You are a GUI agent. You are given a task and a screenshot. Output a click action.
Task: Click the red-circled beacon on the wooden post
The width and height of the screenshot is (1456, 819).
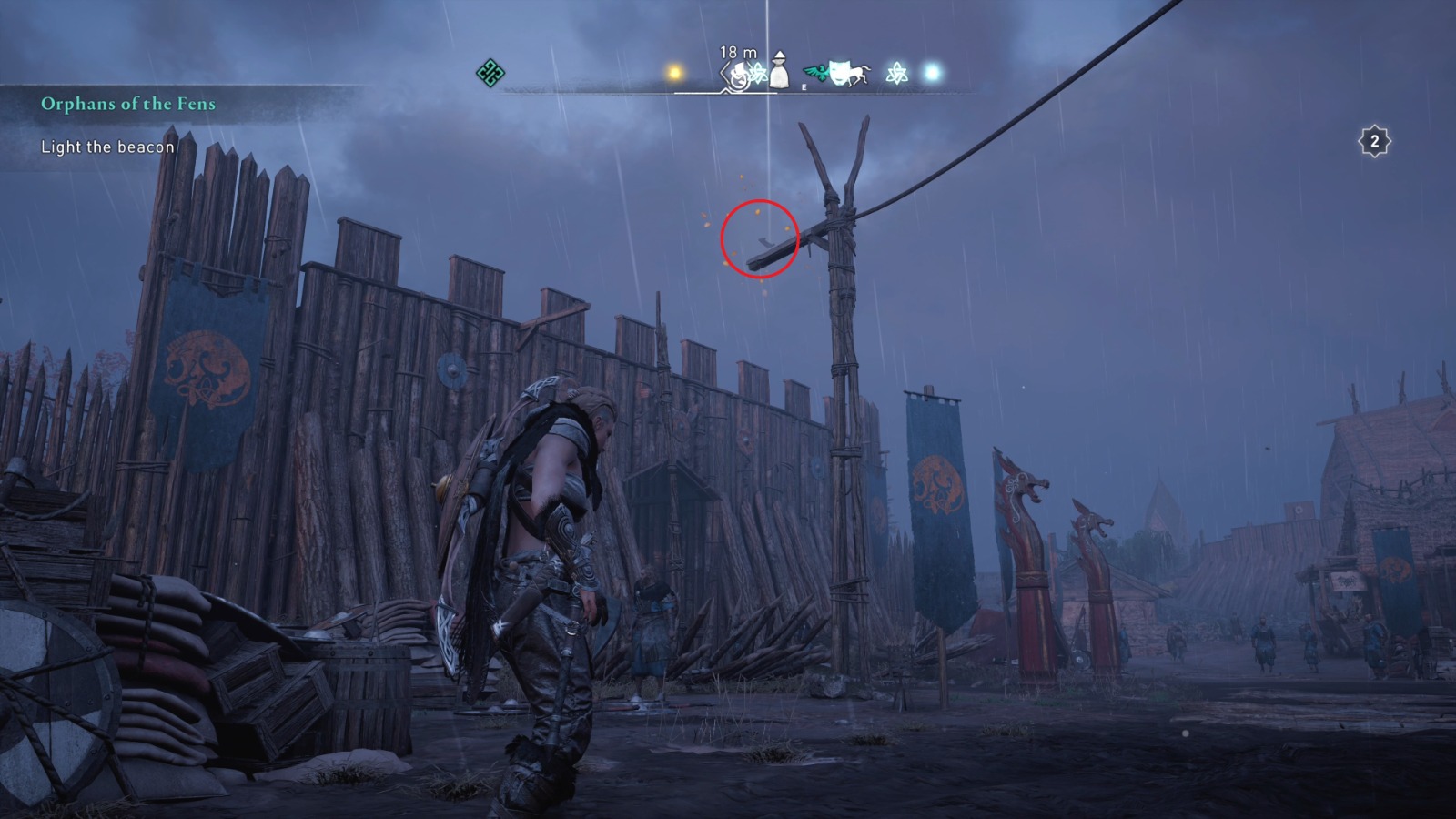coord(762,239)
